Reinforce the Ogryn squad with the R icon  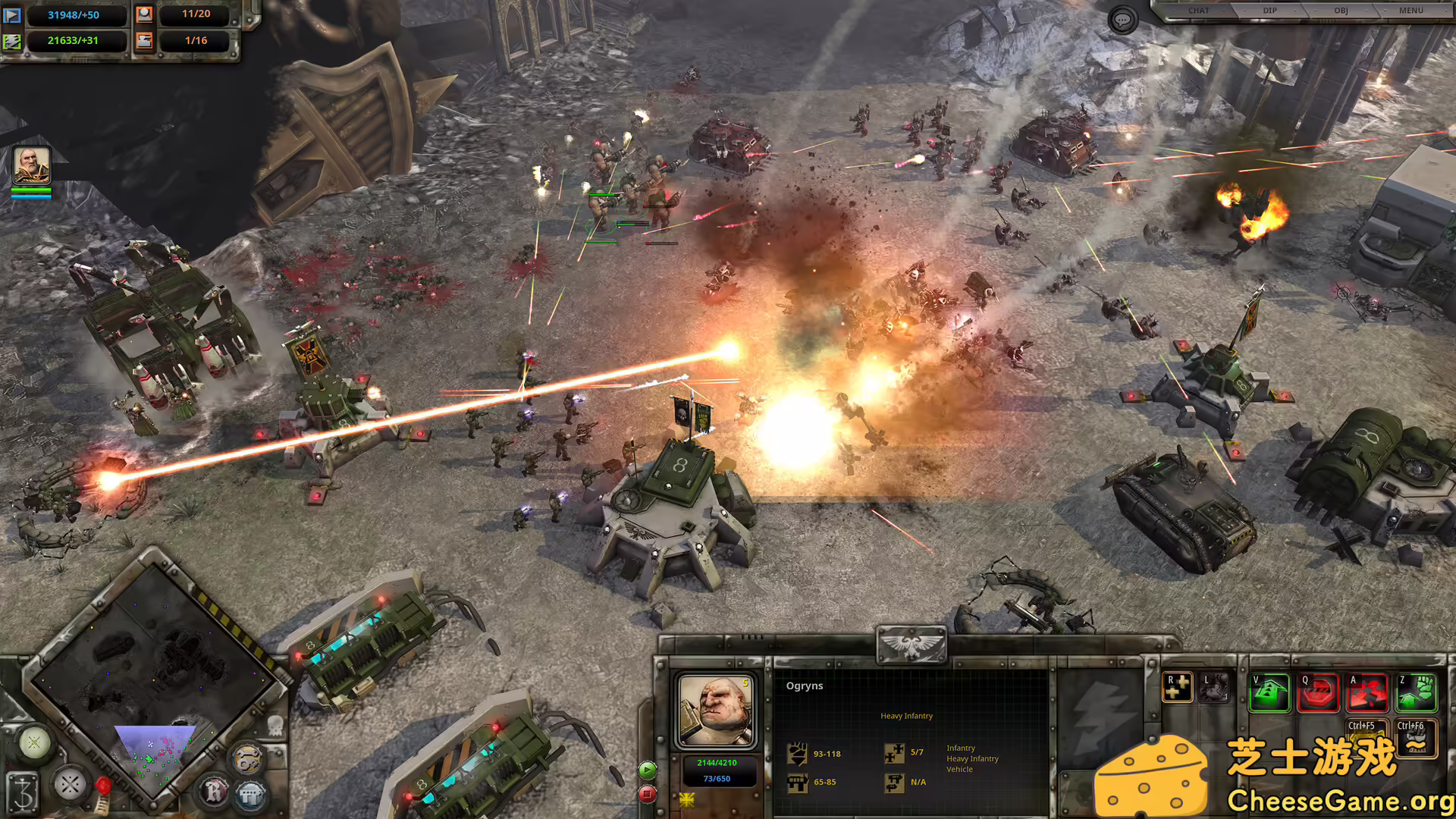click(1176, 686)
